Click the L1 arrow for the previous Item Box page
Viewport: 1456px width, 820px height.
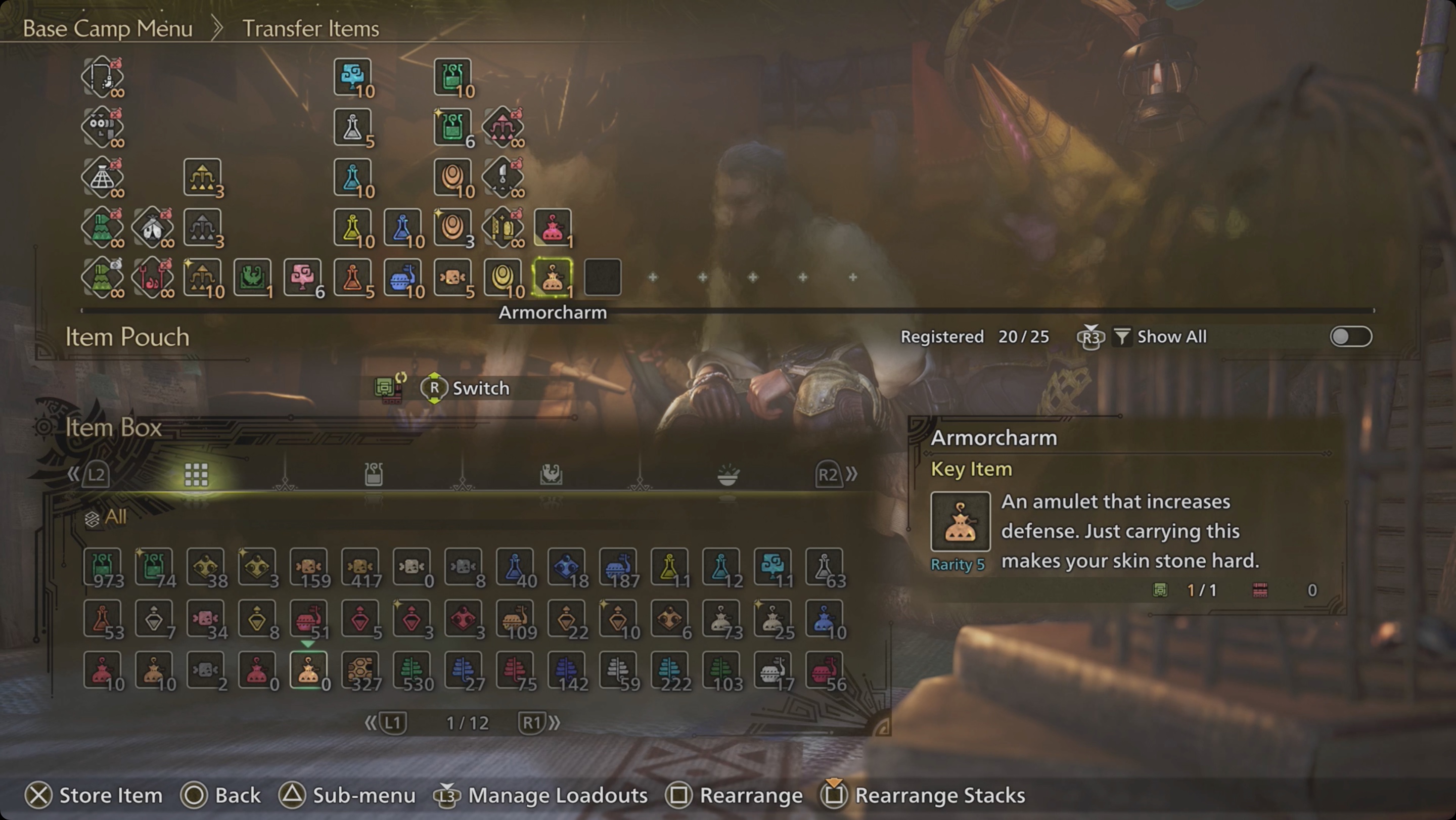tap(391, 722)
